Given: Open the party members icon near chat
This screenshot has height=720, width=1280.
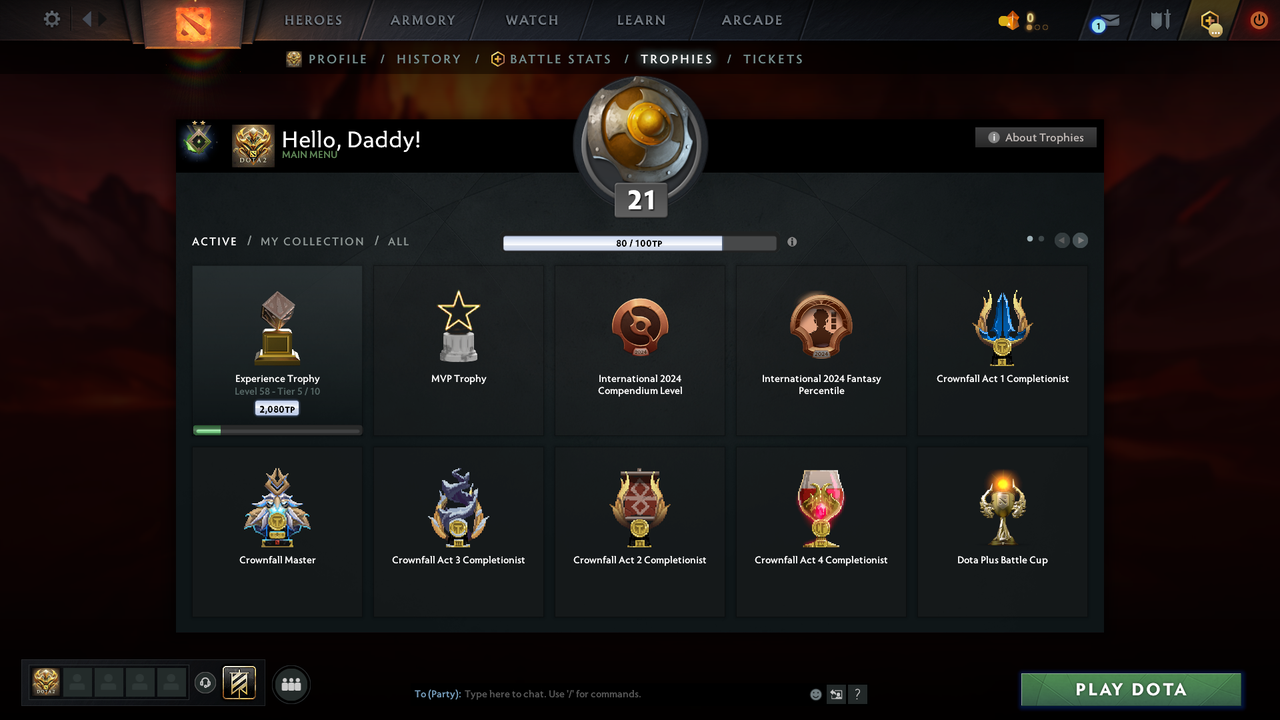Looking at the screenshot, I should 290,684.
